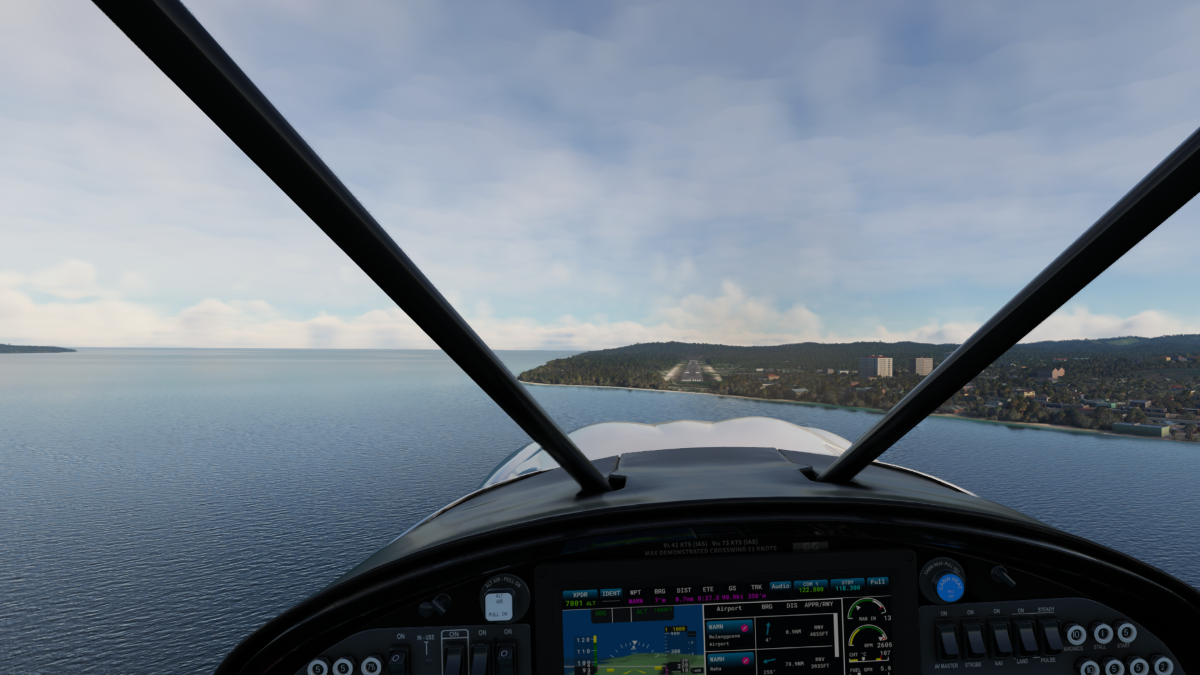Screen dimensions: 1200x675
Task: Open the Audio panel button
Action: pyautogui.click(x=780, y=585)
